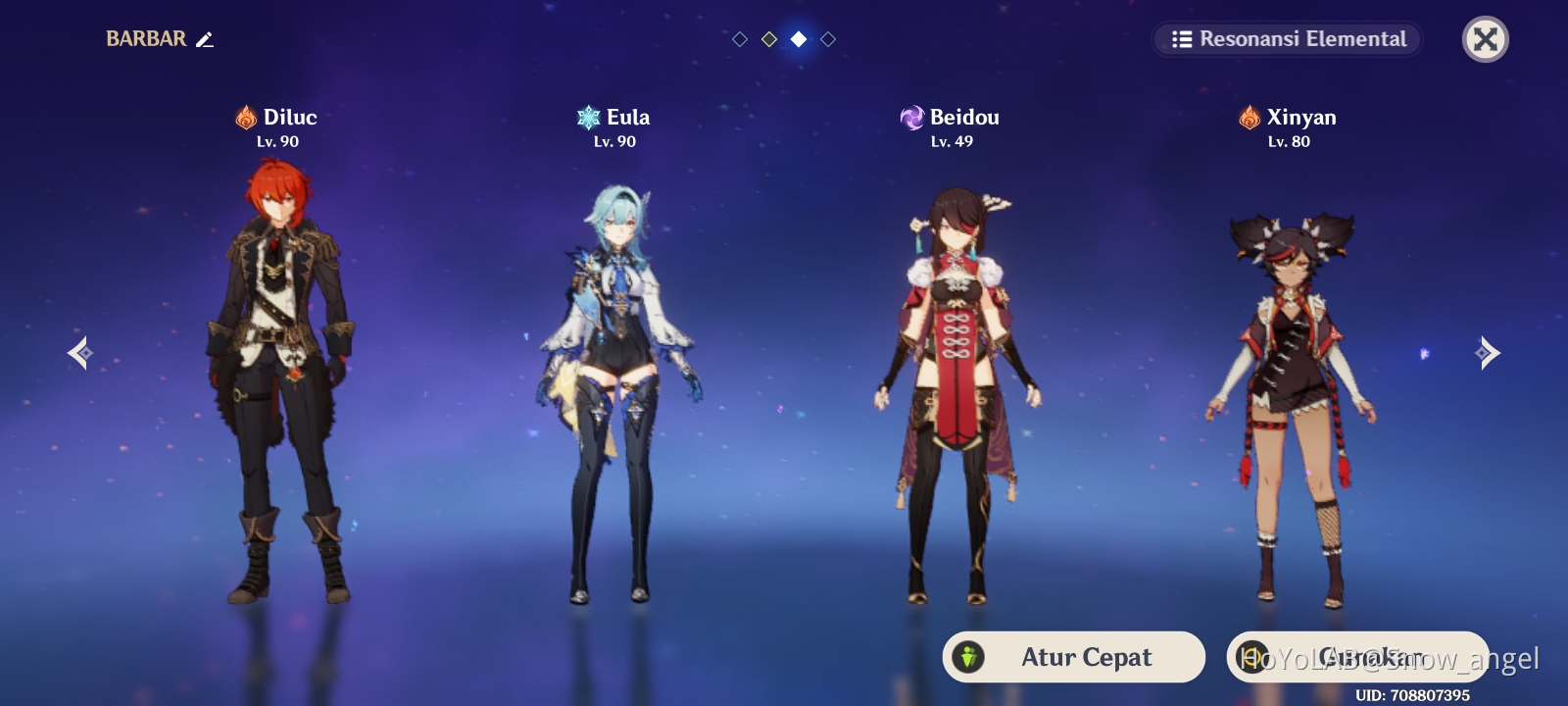
Task: Click the green character icon in Atur Cepat
Action: 968,657
